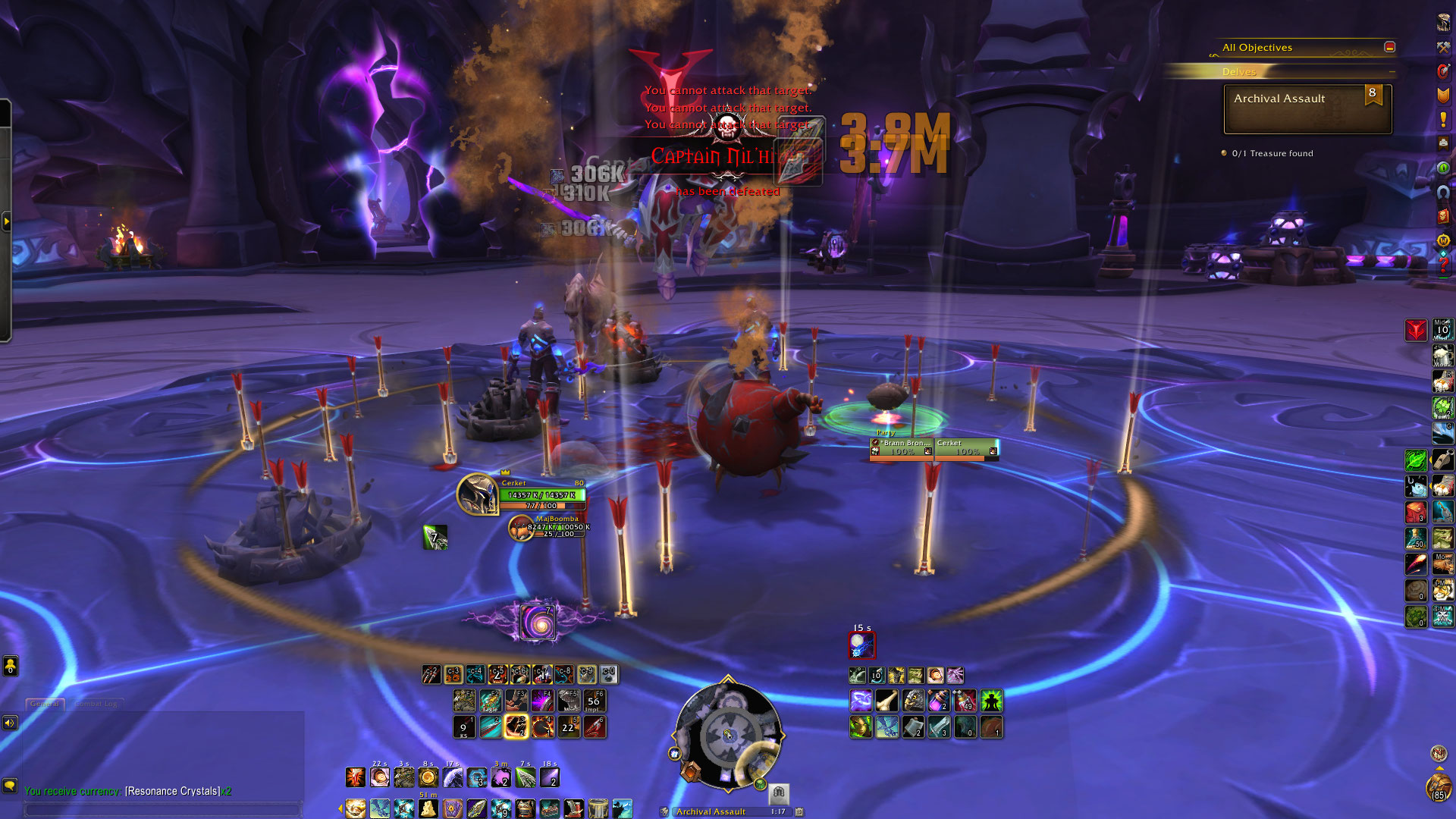Switch to the Combat Log tab
Screen dimensions: 1456x819
pyautogui.click(x=96, y=704)
